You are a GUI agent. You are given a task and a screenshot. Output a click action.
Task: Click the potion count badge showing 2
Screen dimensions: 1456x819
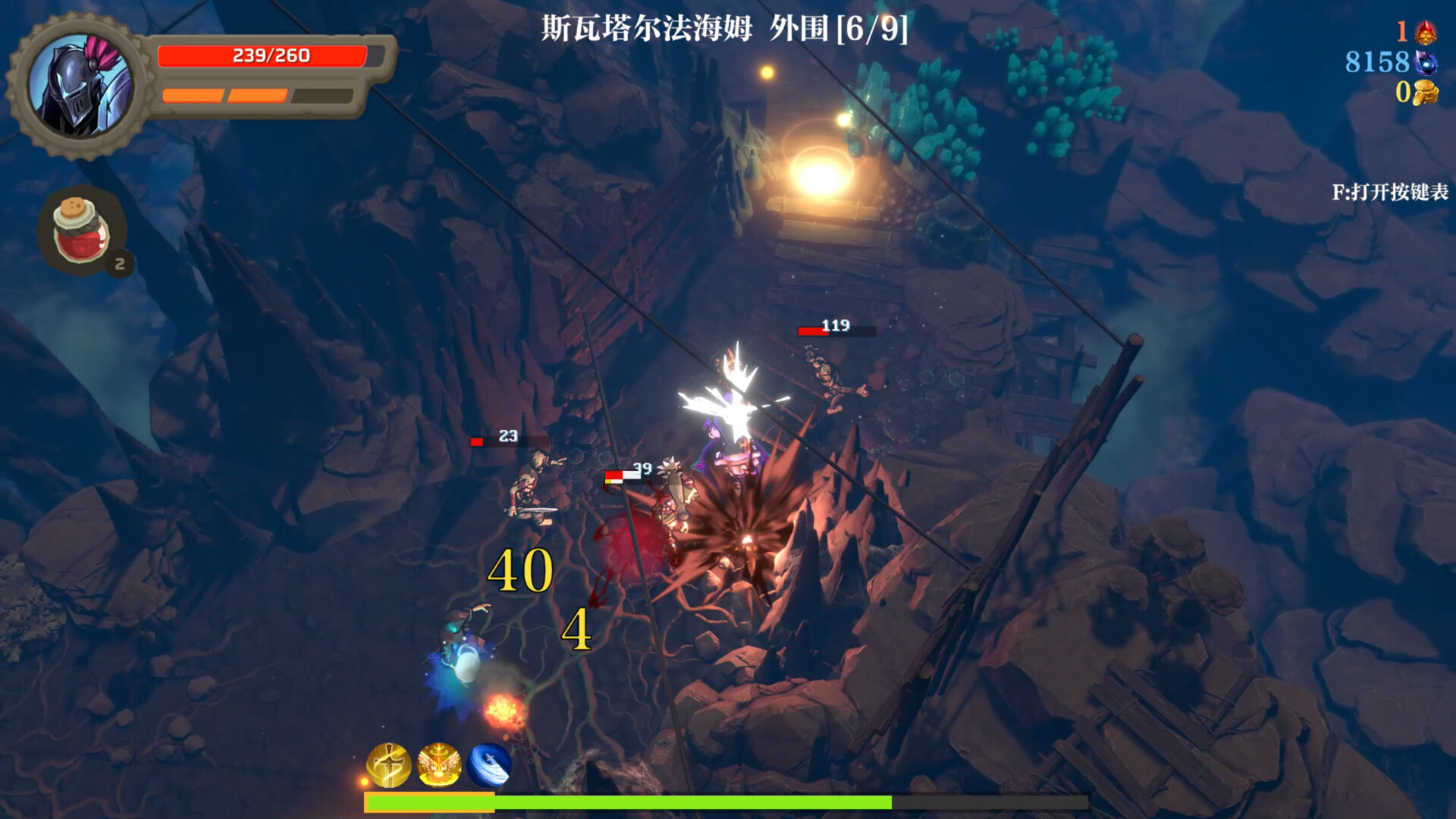[120, 263]
